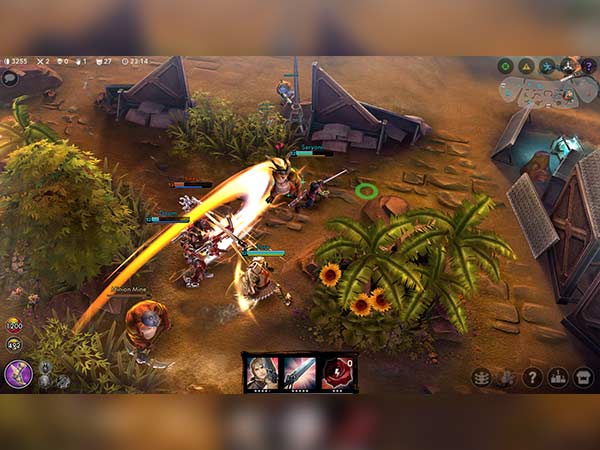Image resolution: width=600 pixels, height=450 pixels.
Task: Open the chat speech bubble
Action: click(x=10, y=78)
